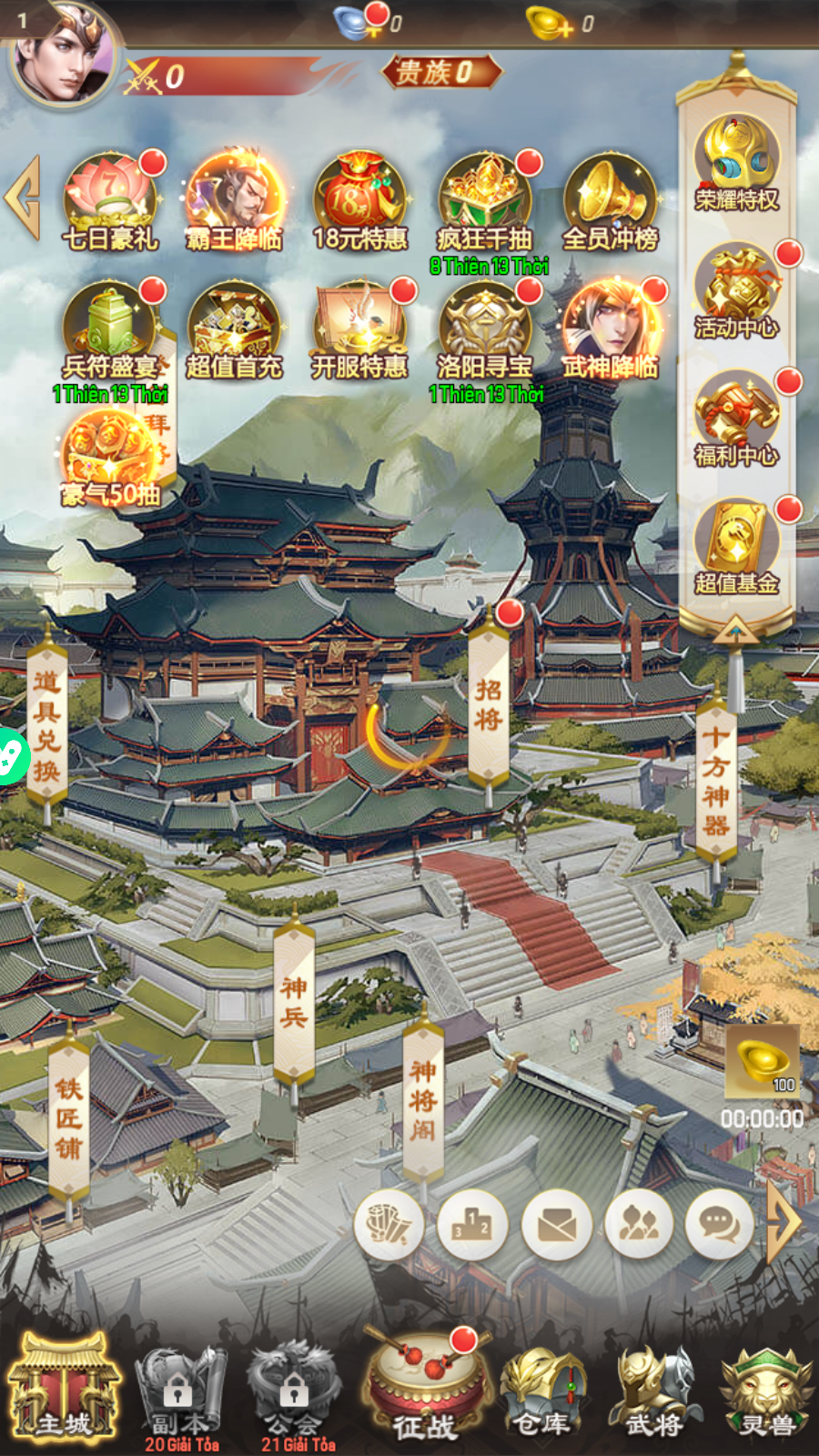Open the mail envelope button

[x=556, y=1224]
